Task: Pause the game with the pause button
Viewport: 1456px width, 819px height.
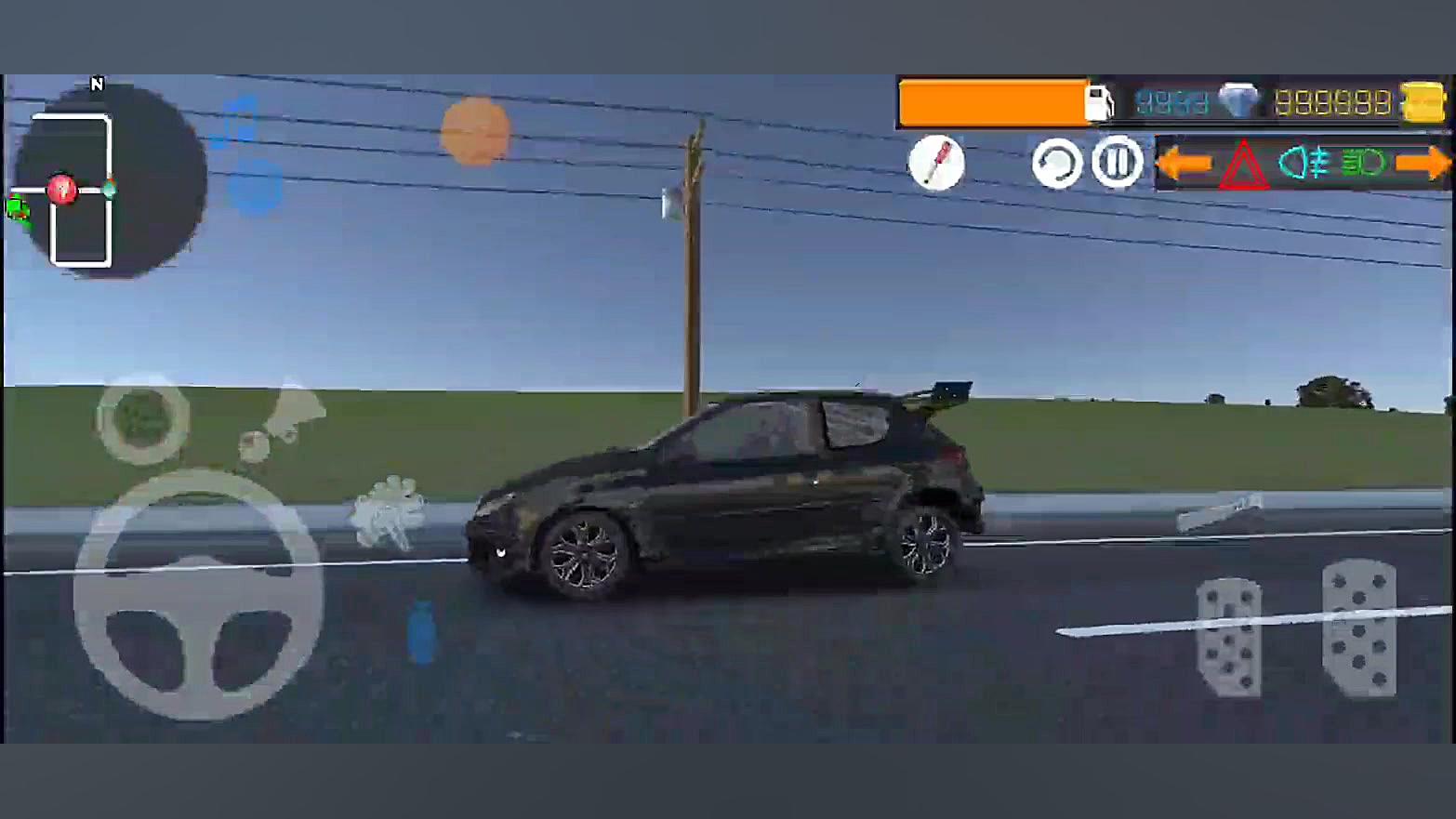Action: coord(1117,163)
